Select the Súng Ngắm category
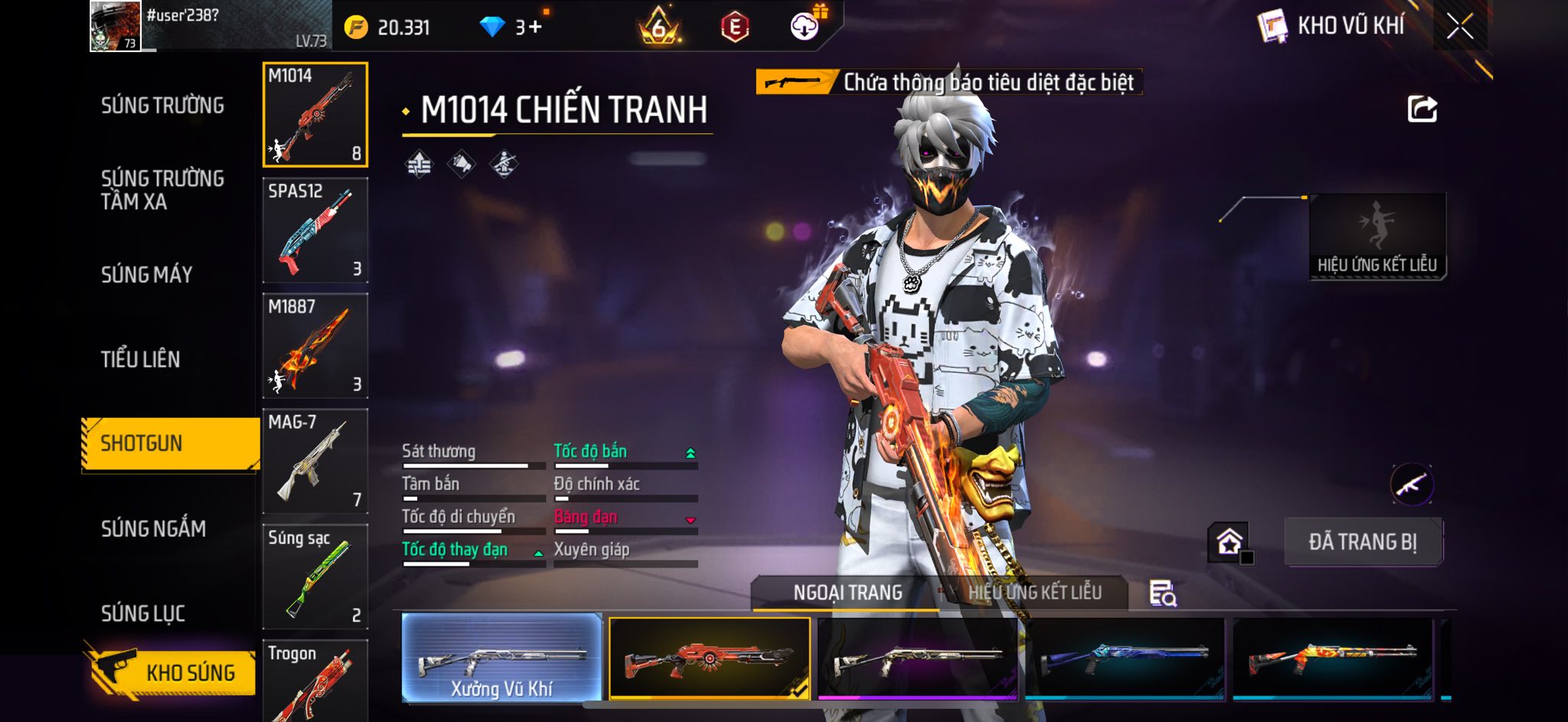The width and height of the screenshot is (1568, 722). [153, 528]
